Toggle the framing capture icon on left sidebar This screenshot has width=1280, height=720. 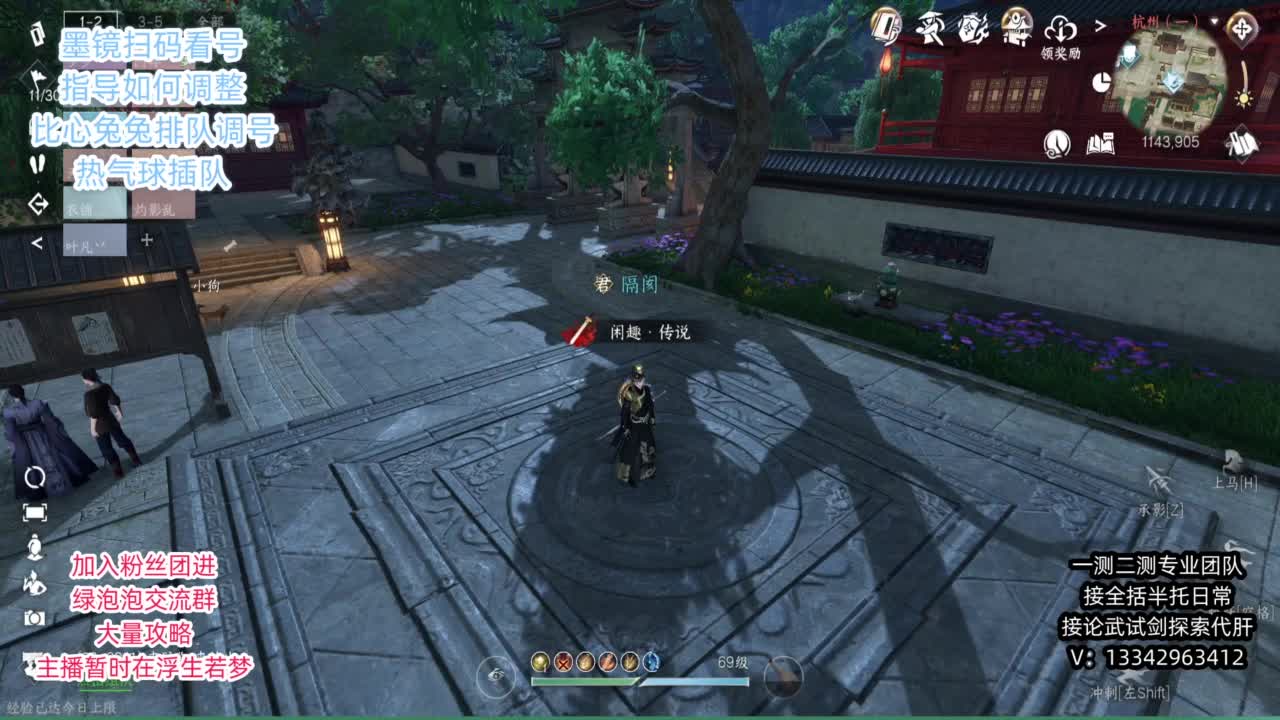[x=35, y=512]
